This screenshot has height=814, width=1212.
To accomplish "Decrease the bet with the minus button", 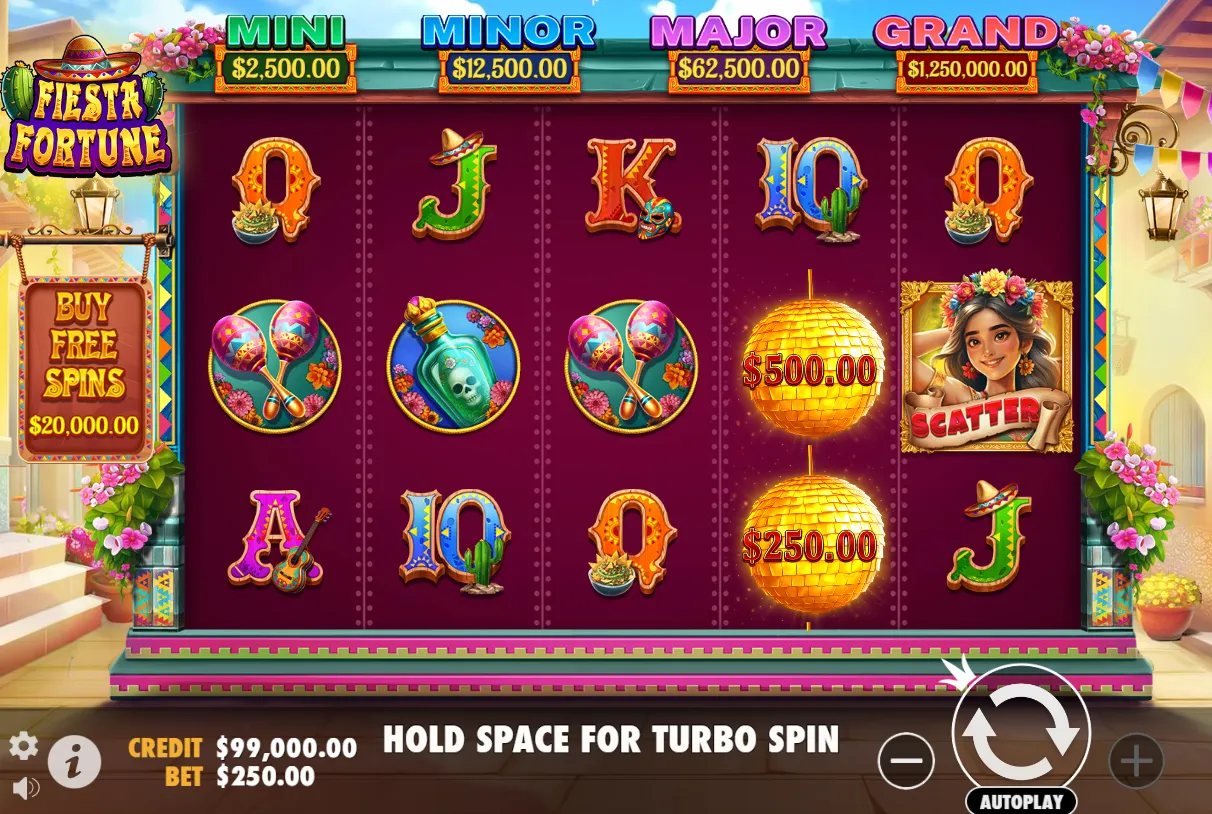I will 906,761.
